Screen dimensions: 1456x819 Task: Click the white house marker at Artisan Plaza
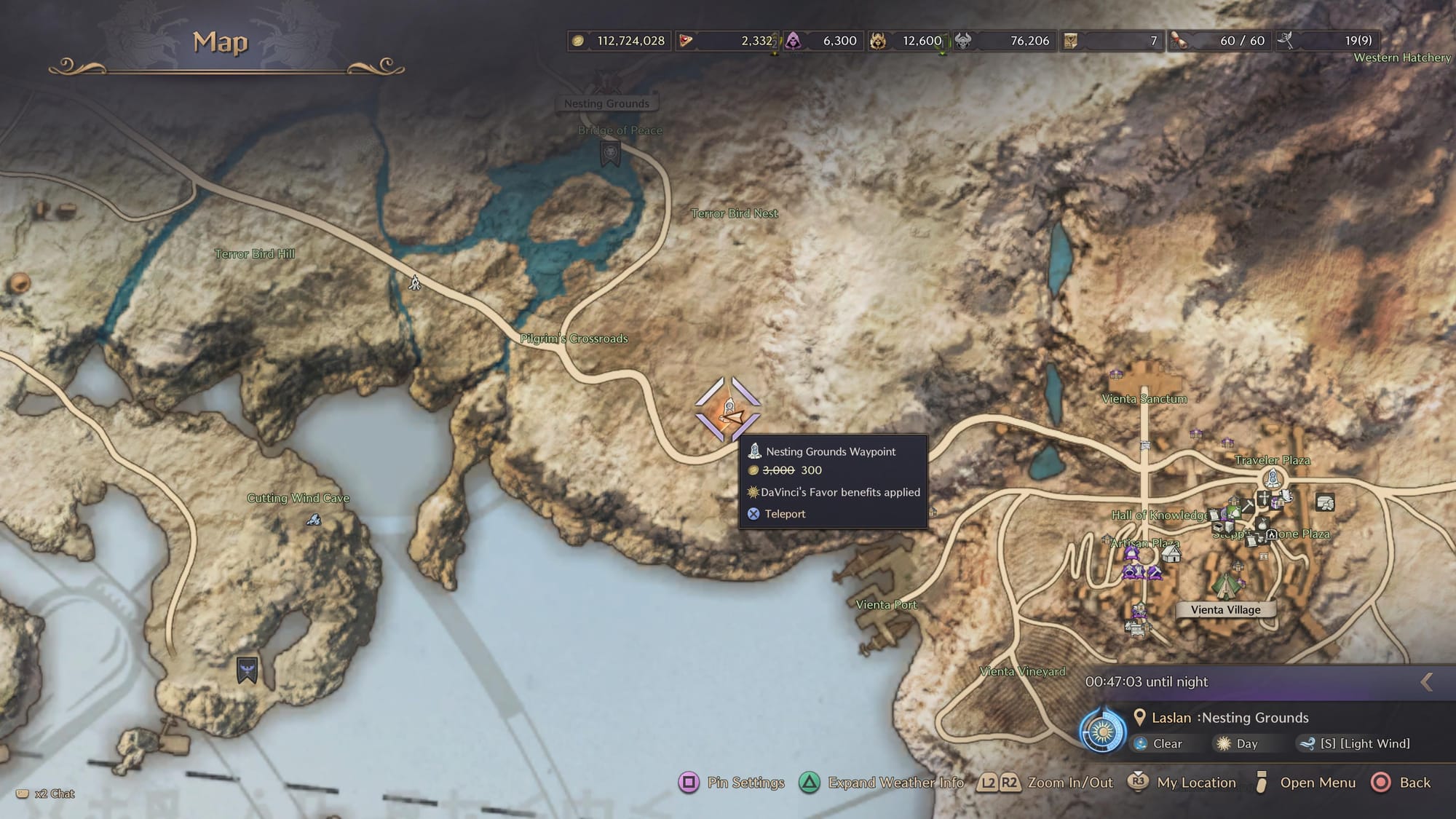point(1171,554)
